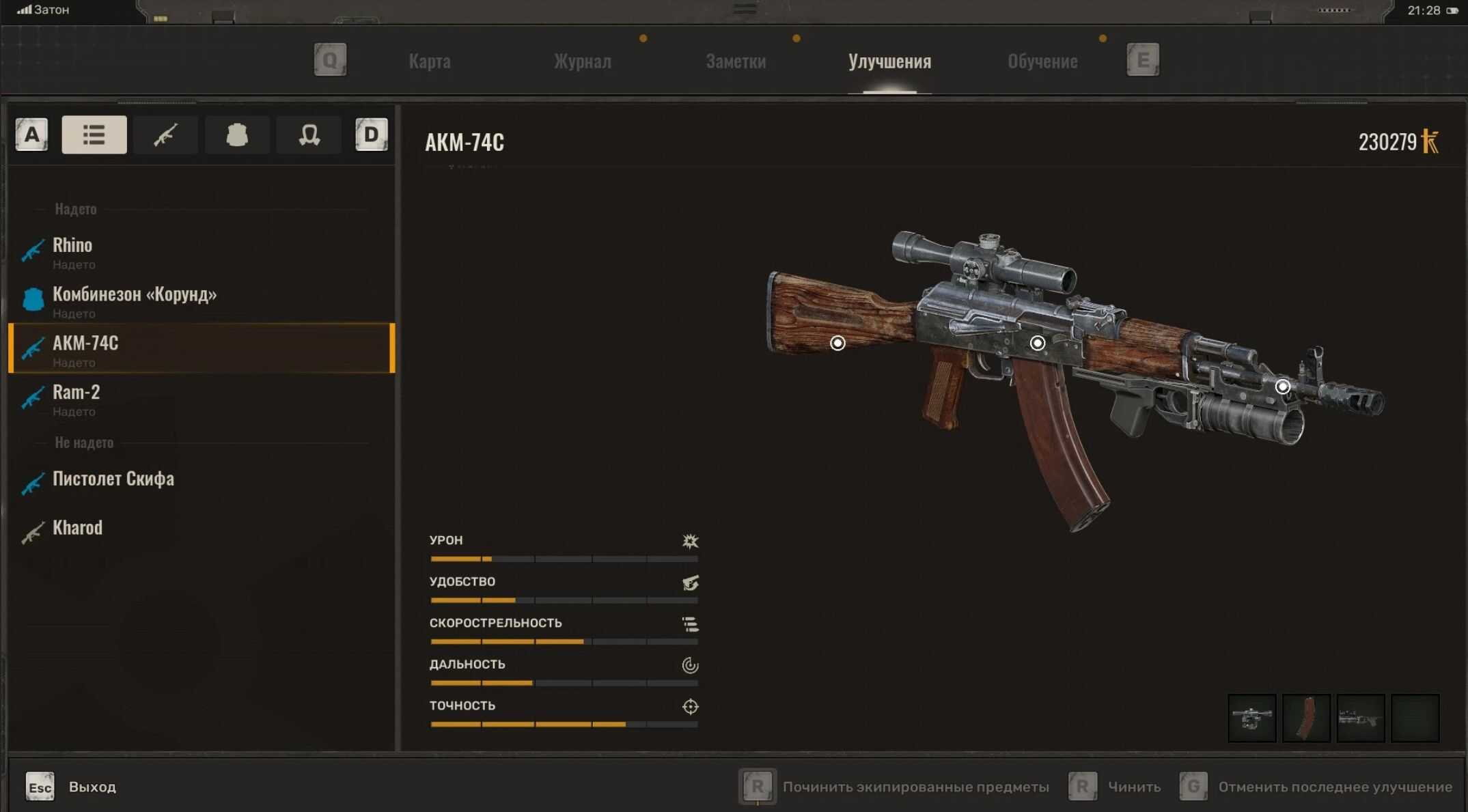Select the barrel upgrade node near the muzzle
The image size is (1468, 812).
(1283, 387)
